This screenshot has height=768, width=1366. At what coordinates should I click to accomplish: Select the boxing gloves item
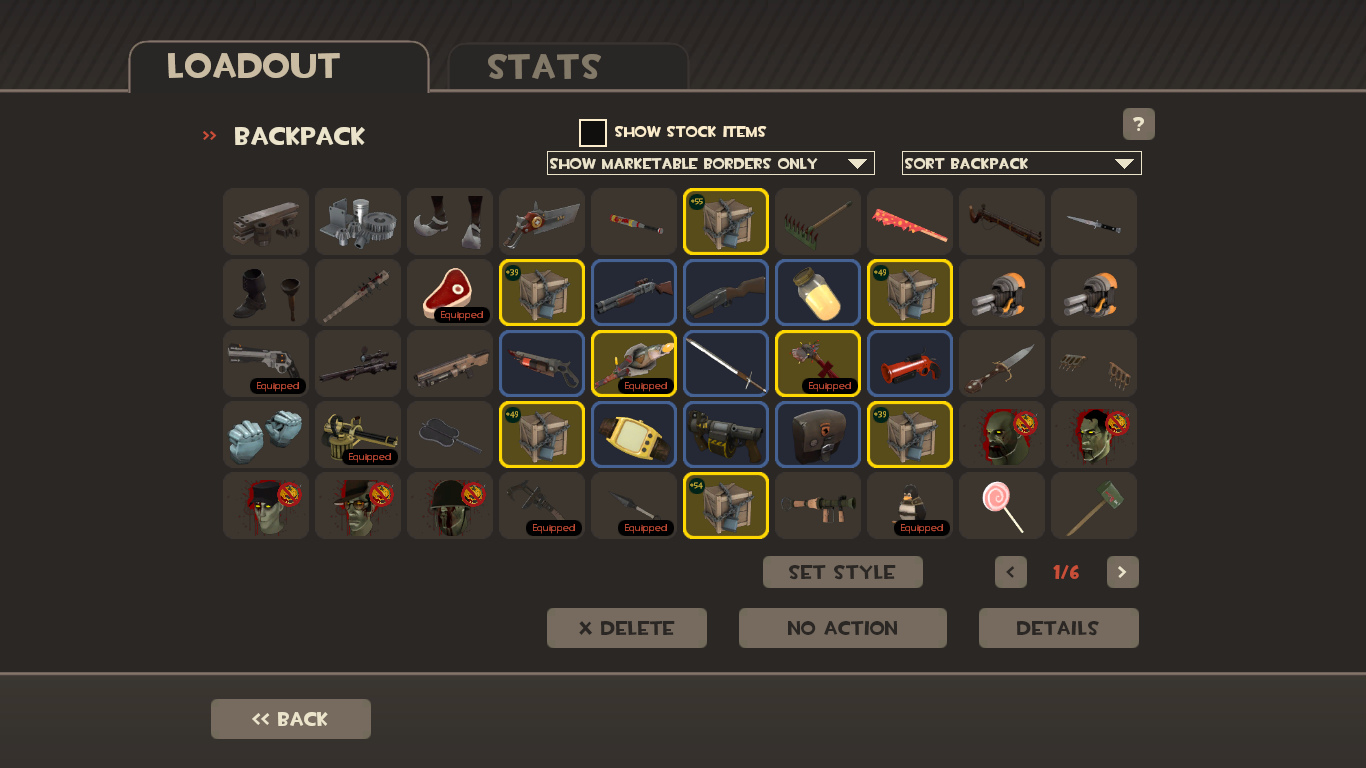click(265, 434)
